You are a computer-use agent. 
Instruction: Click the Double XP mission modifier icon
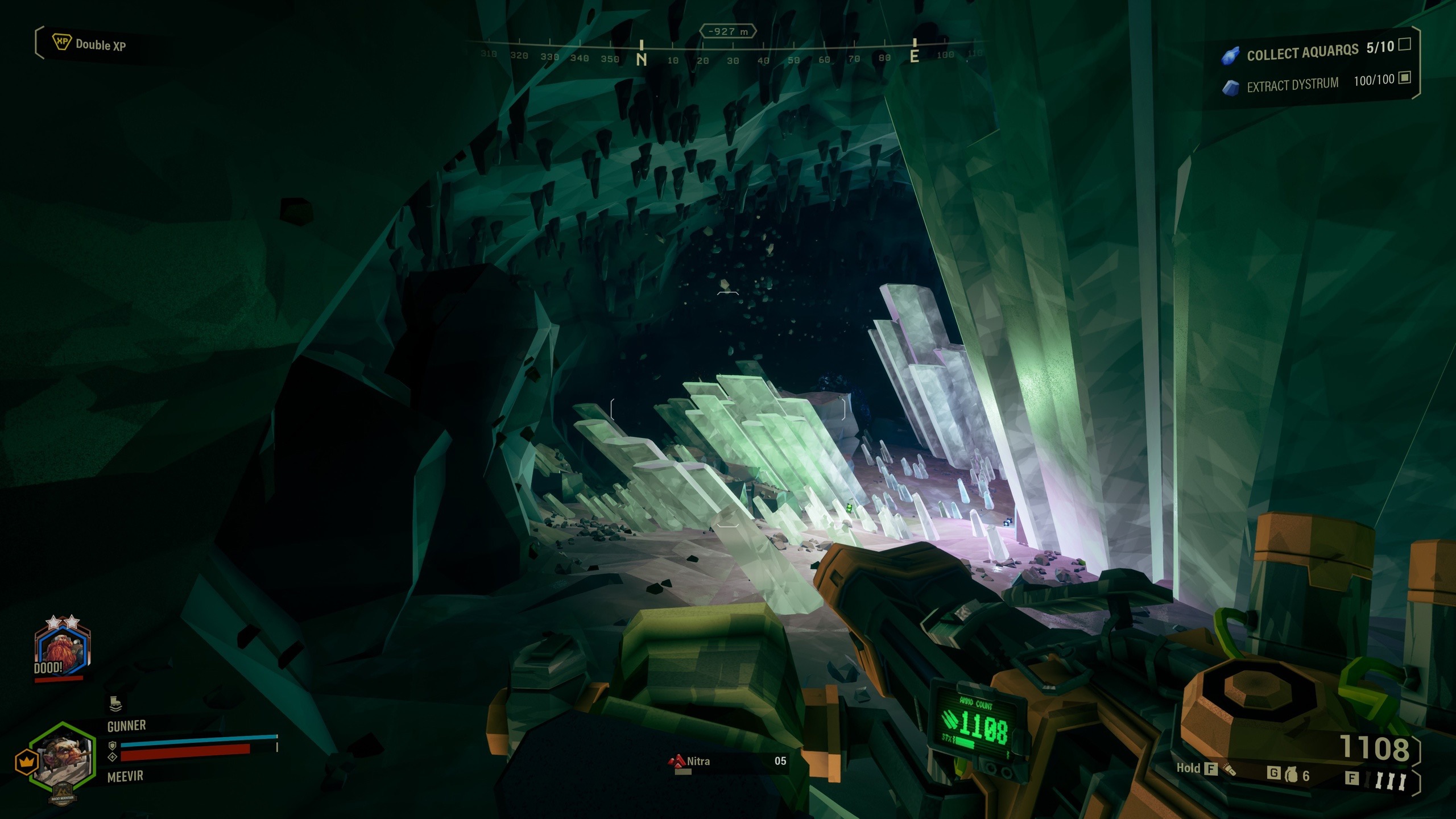point(61,42)
